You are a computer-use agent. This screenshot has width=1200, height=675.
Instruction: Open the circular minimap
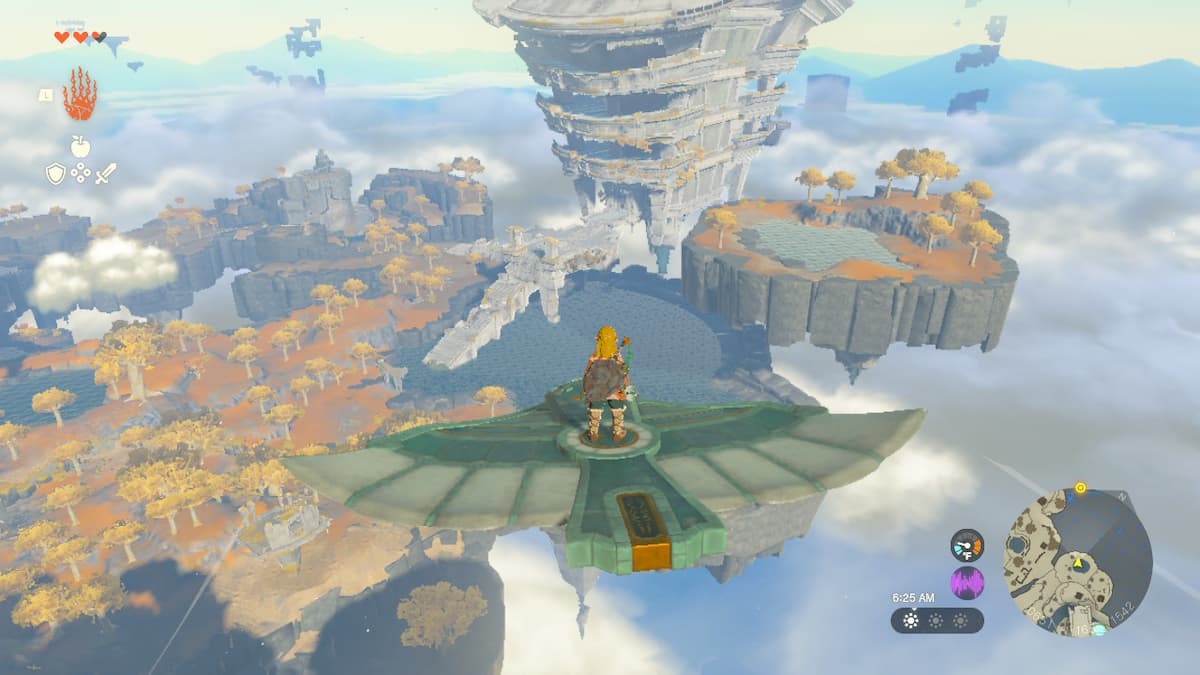1078,562
